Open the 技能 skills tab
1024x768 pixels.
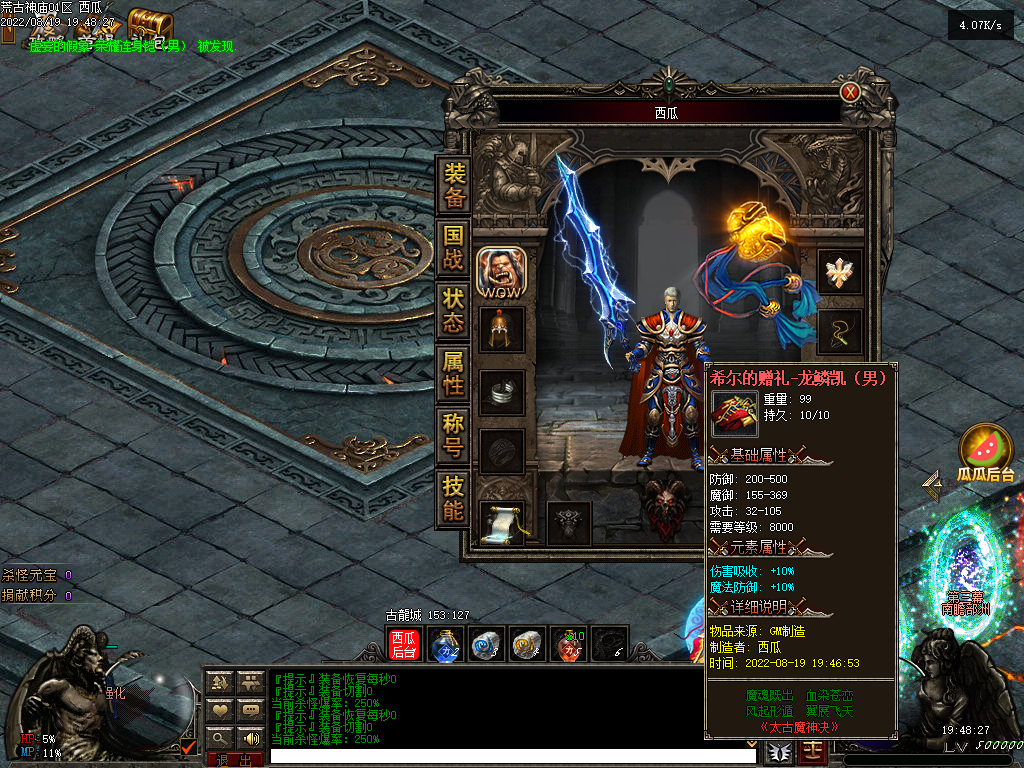click(x=454, y=498)
